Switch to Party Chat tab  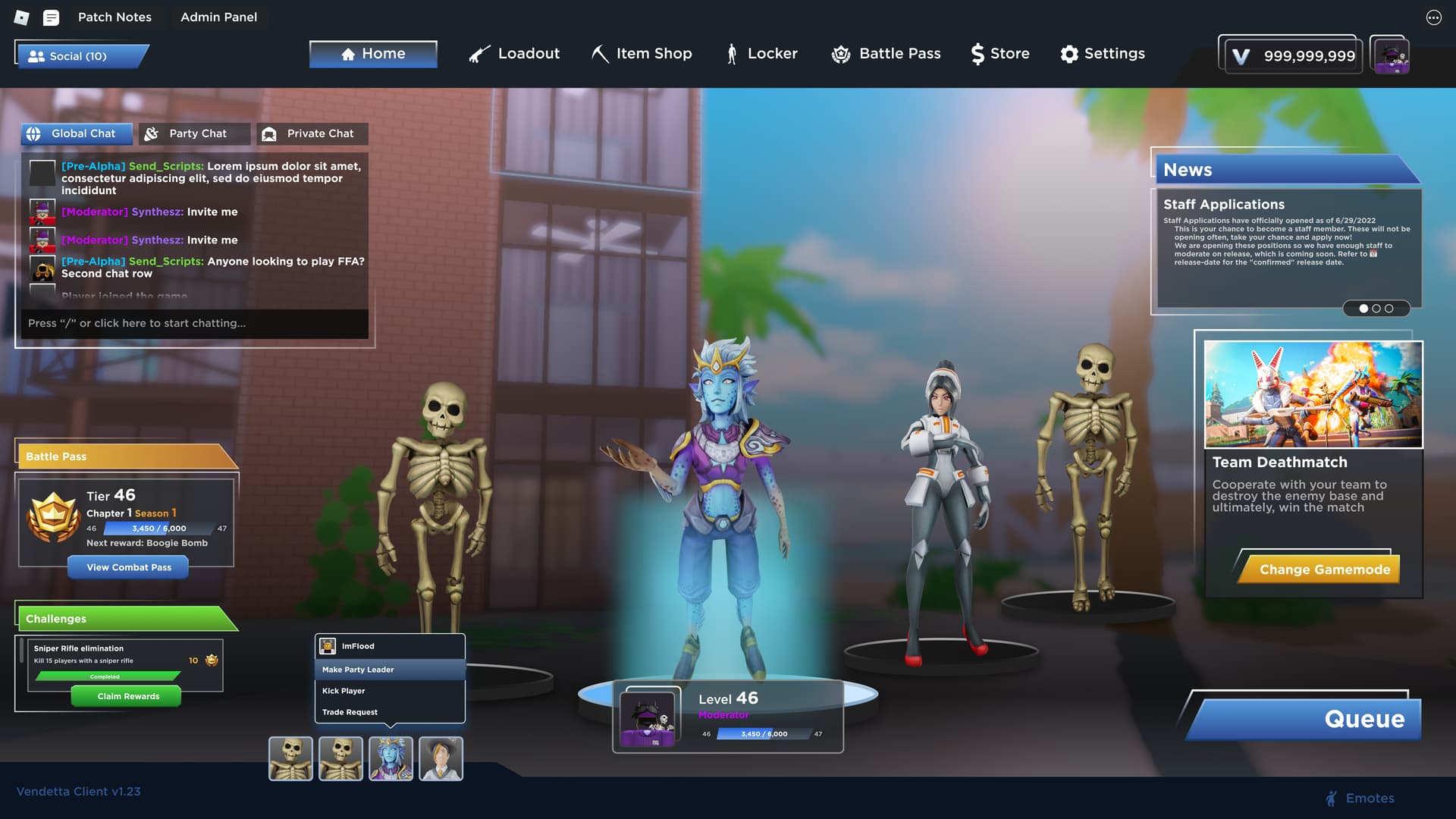[x=195, y=133]
